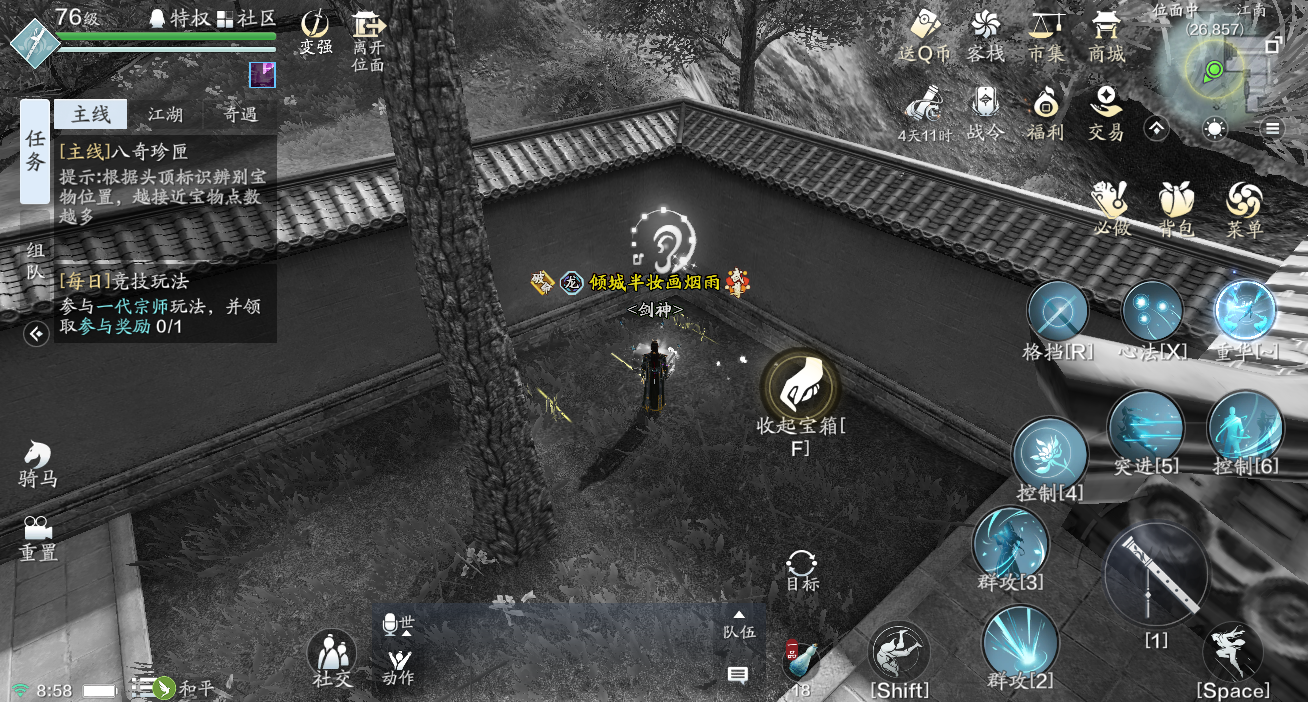Screen dimensions: 1308x702
Task: Open the 必做 daily tasks icon
Action: coord(1111,208)
